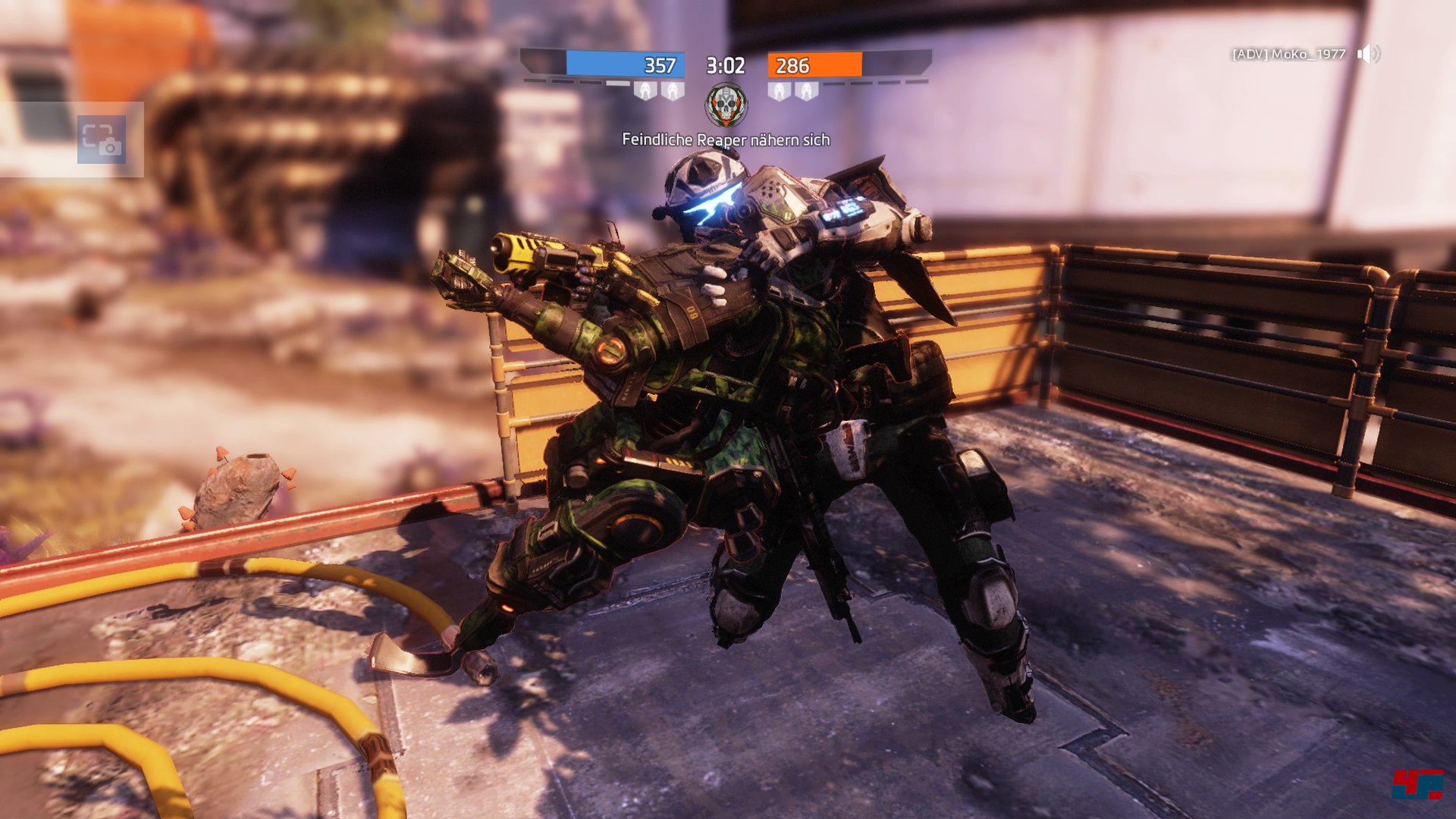Click the red 4P watermark logo

click(1417, 784)
